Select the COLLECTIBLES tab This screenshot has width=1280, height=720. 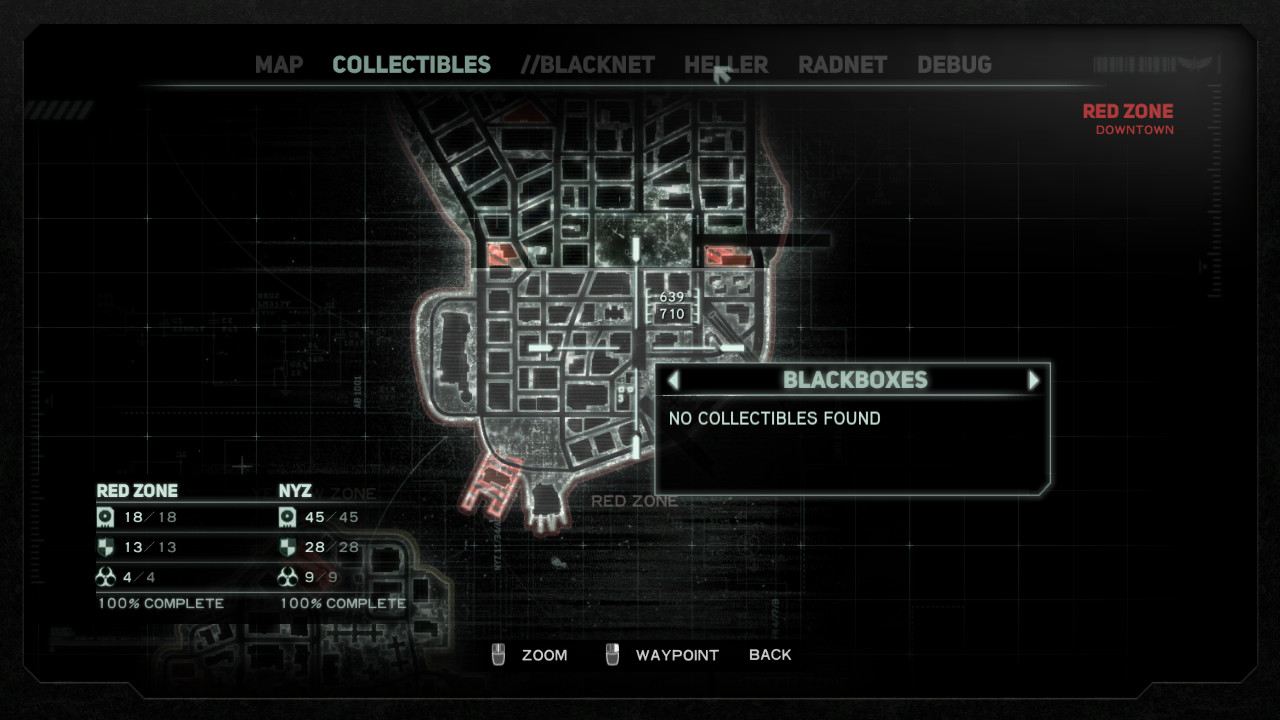411,65
